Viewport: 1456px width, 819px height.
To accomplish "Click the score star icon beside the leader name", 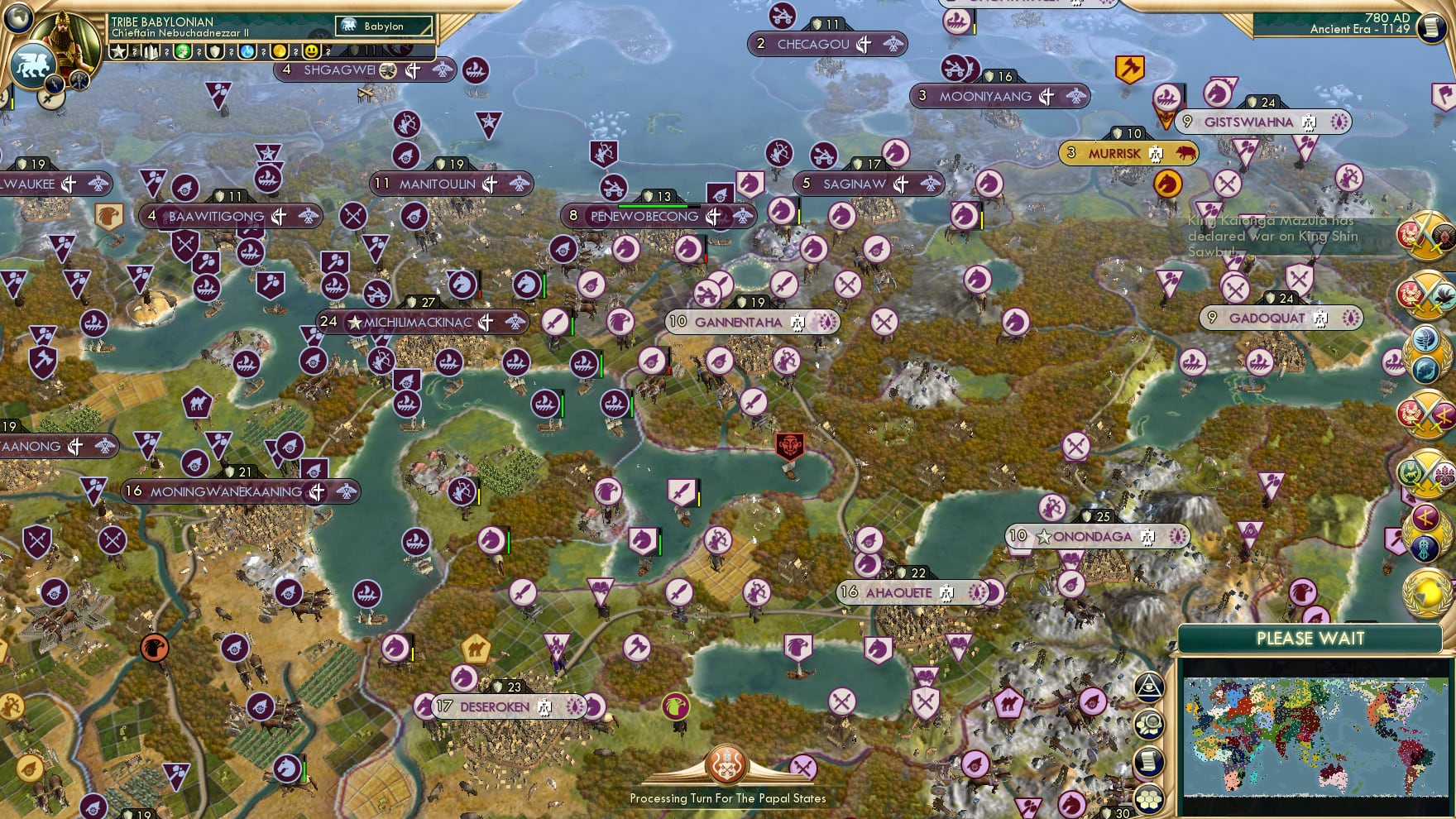I will [118, 51].
